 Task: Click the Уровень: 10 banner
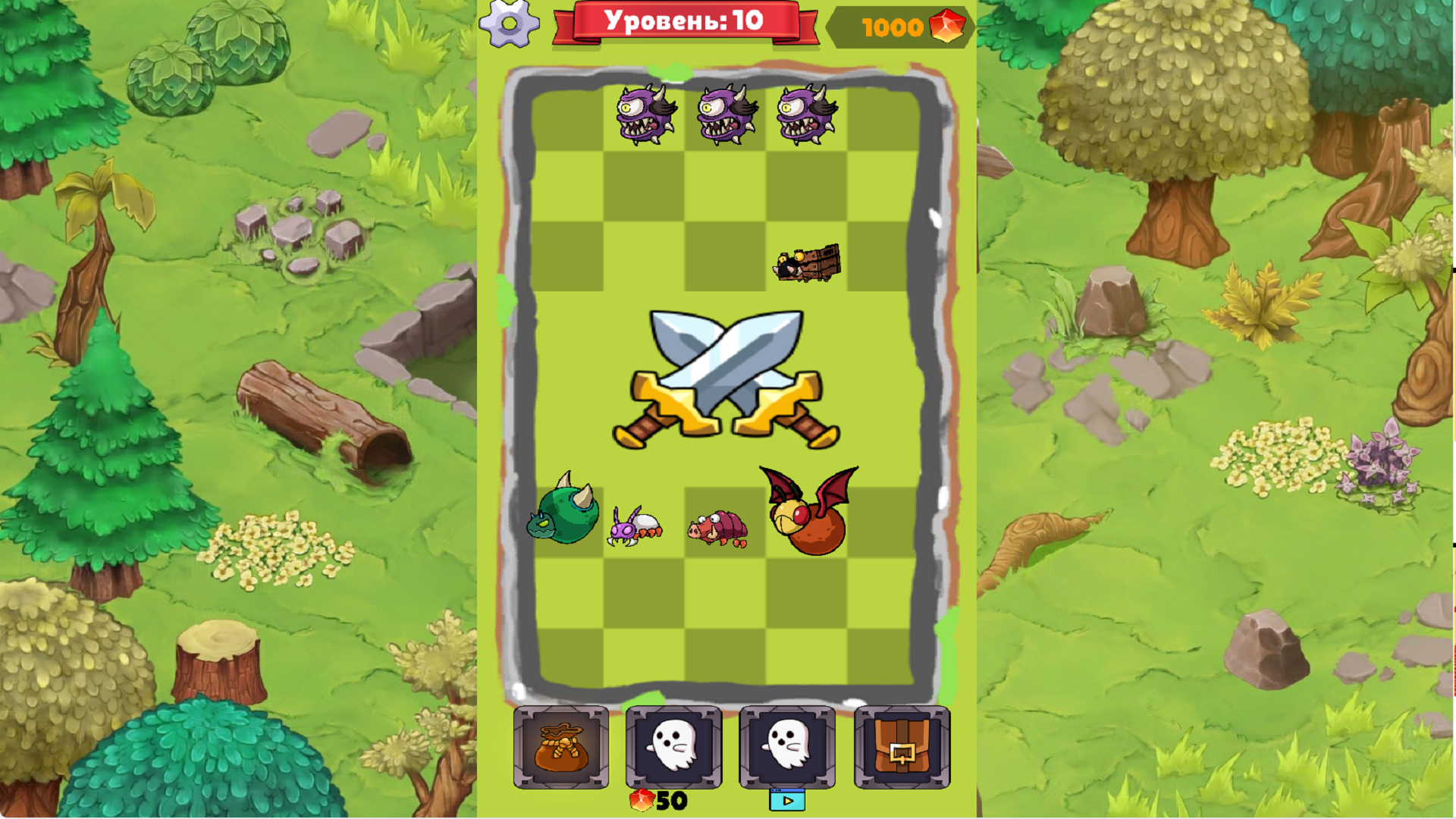(x=681, y=21)
